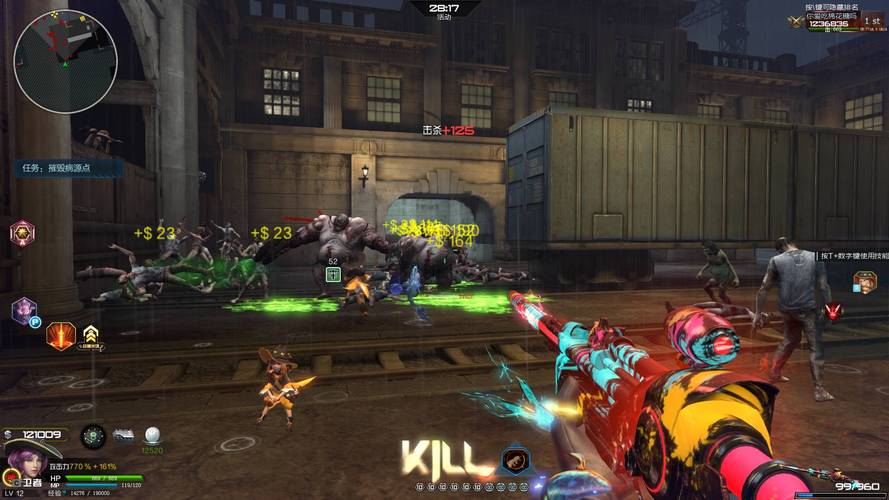
Task: Open the red hexagon skill on right edge
Action: (833, 311)
